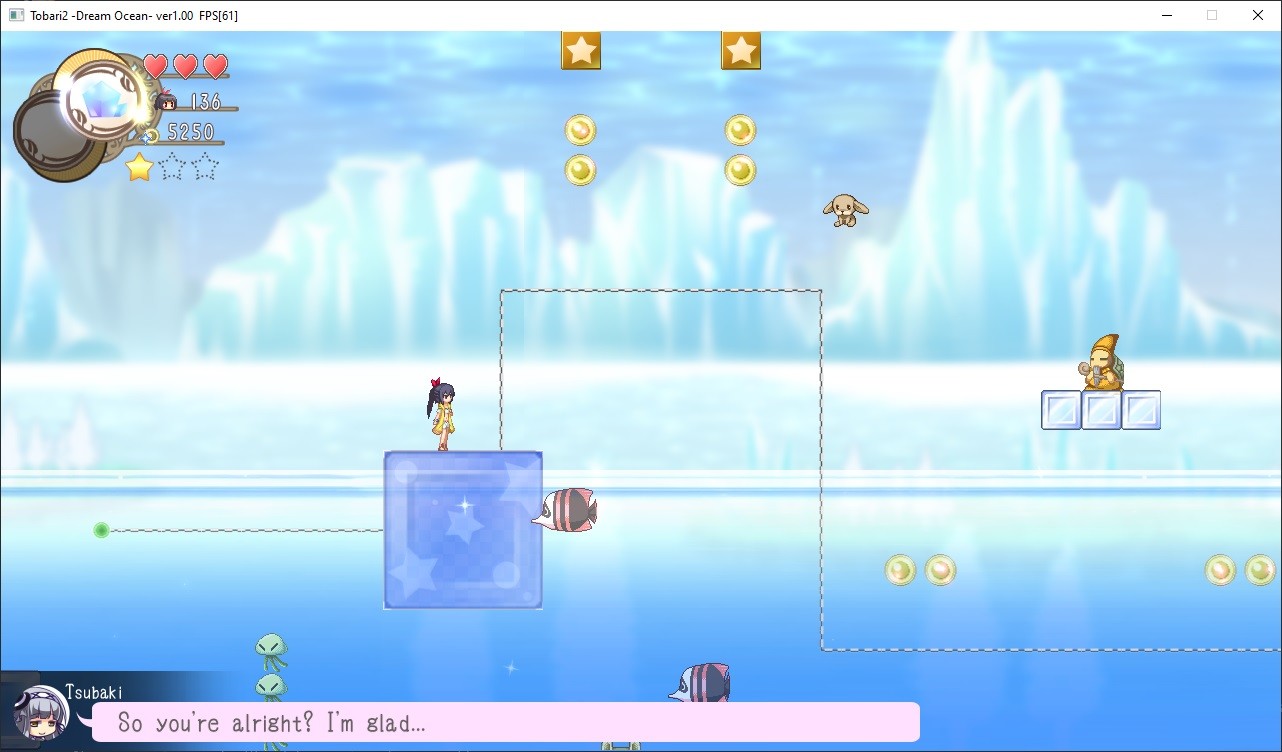Click the leftmost golden star block at the top
This screenshot has height=752, width=1282.
(583, 50)
